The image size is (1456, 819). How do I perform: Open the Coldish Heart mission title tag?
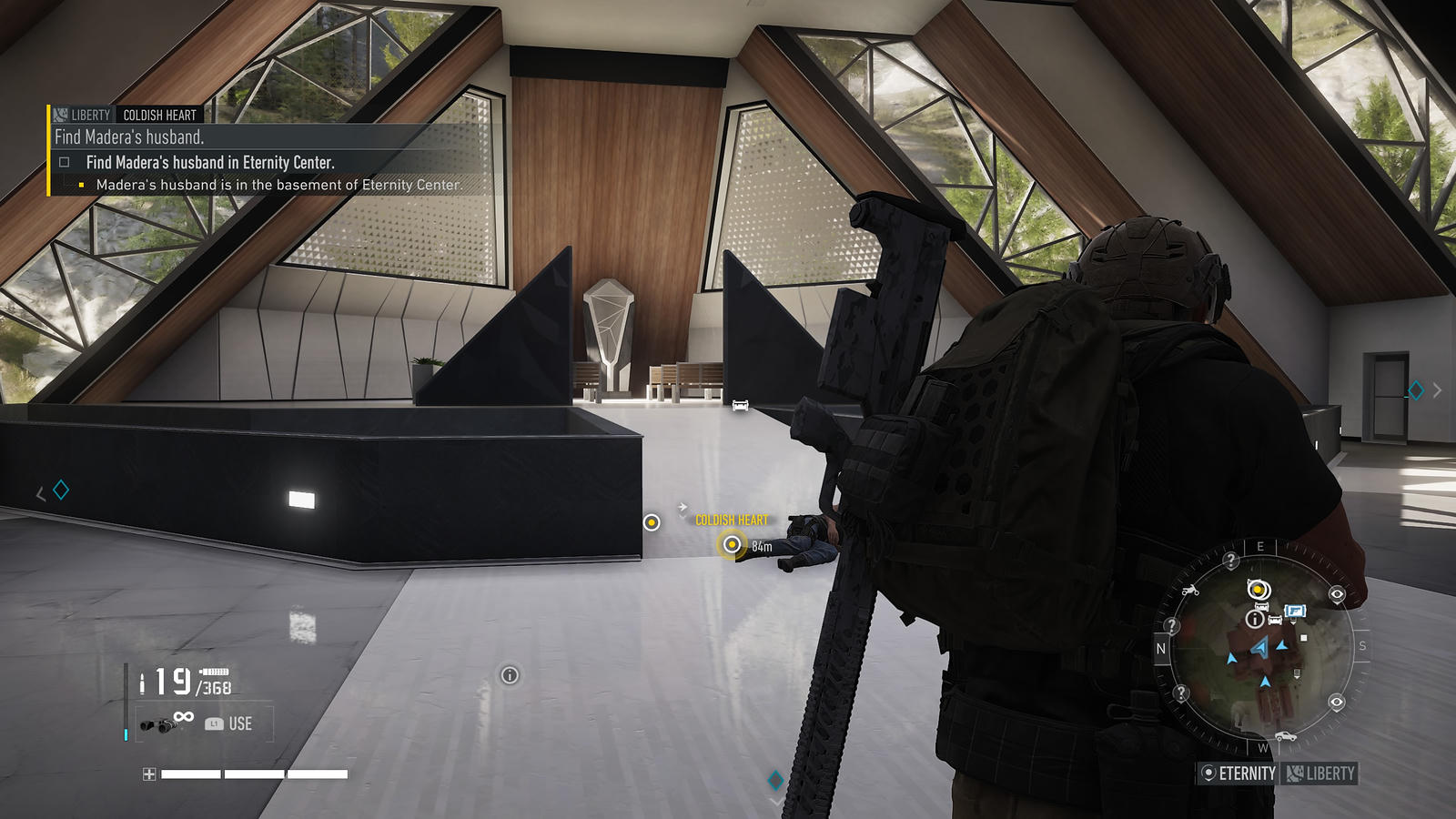tap(159, 116)
